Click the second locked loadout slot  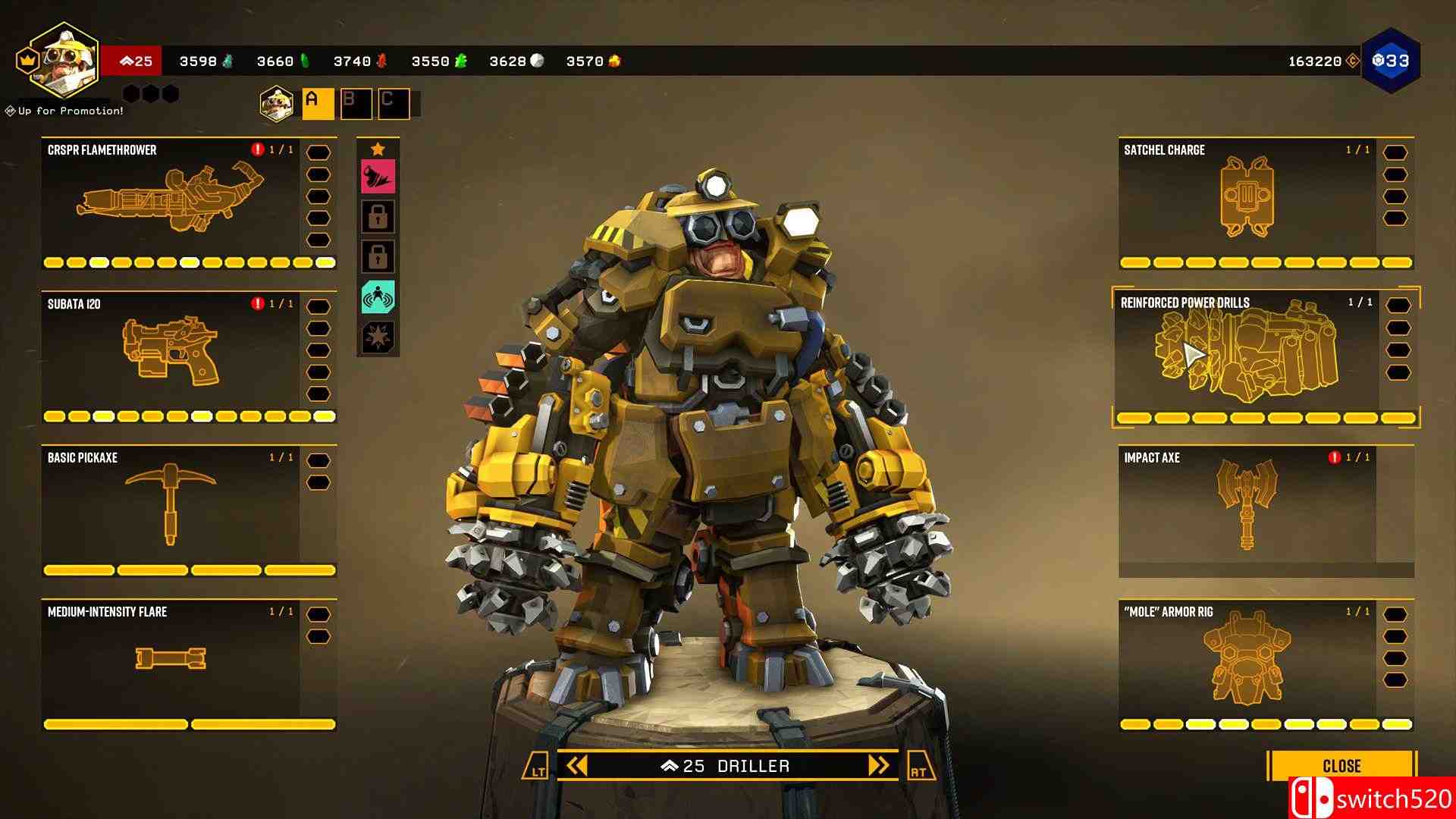click(x=380, y=256)
